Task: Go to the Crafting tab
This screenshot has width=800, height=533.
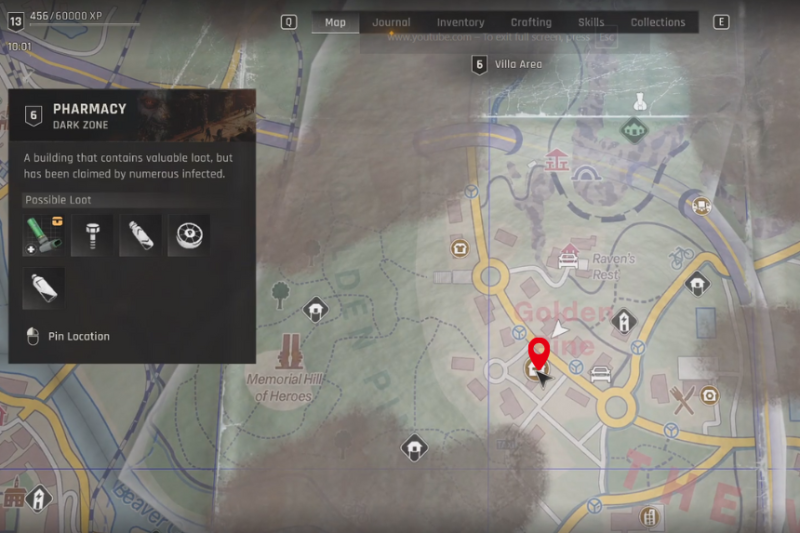Action: coord(531,22)
